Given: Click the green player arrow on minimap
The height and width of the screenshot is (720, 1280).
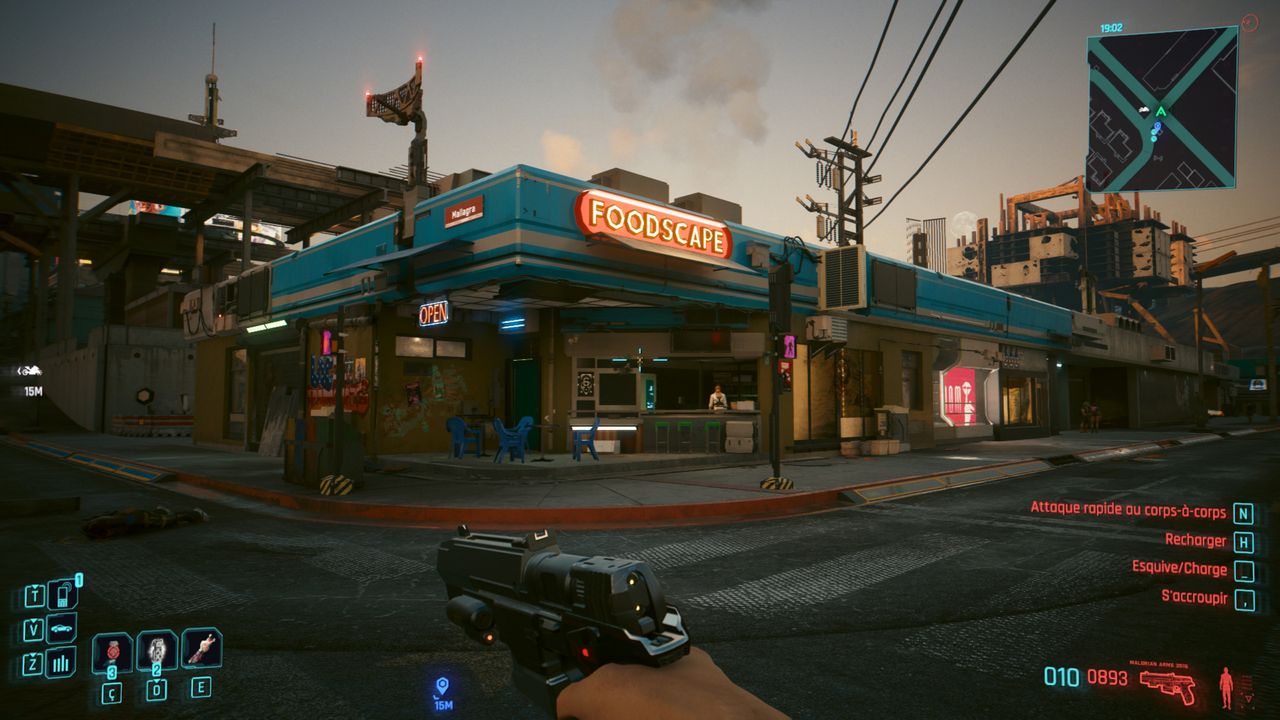Looking at the screenshot, I should click(1161, 112).
